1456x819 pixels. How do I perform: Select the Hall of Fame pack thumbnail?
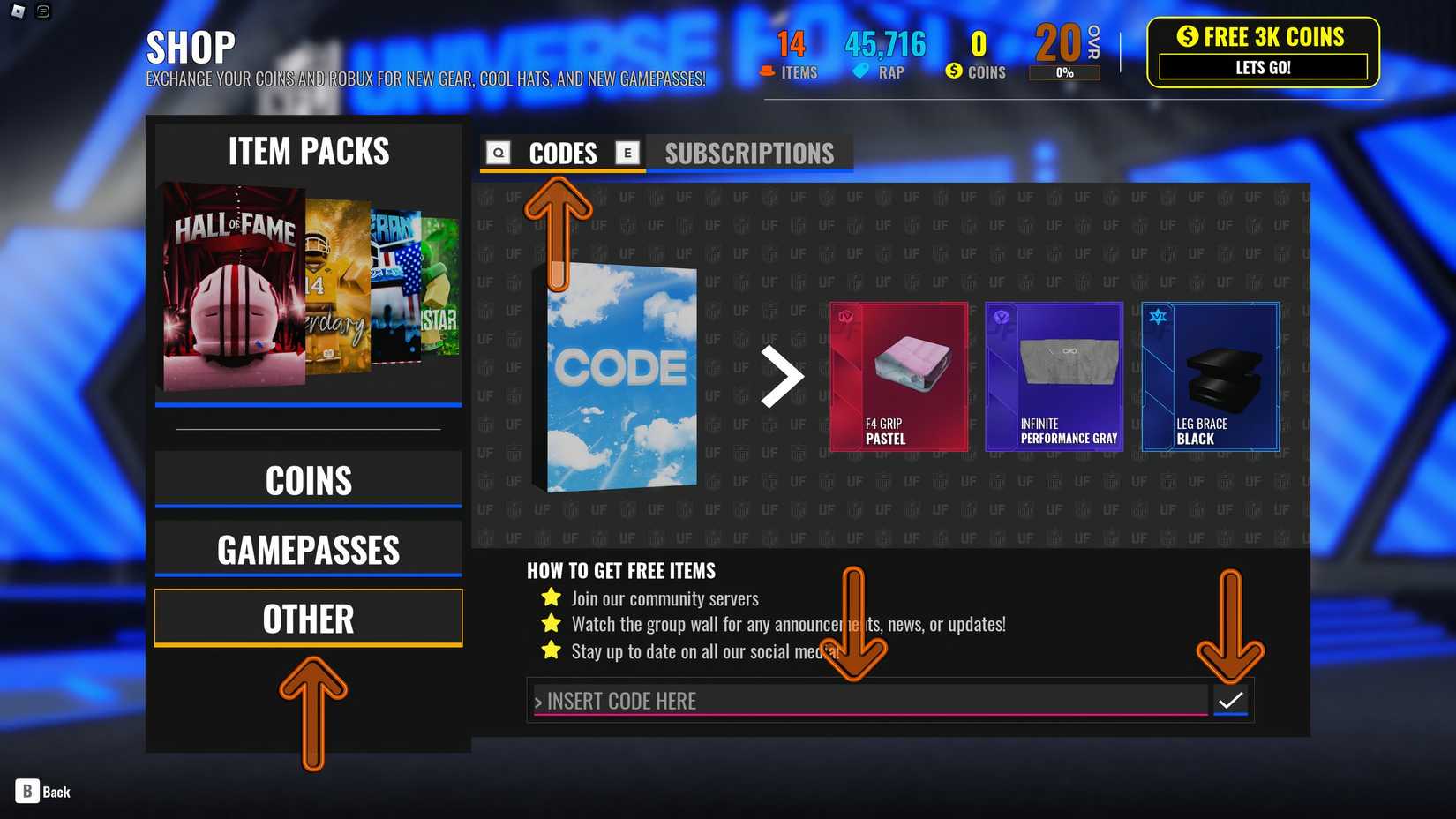point(232,281)
